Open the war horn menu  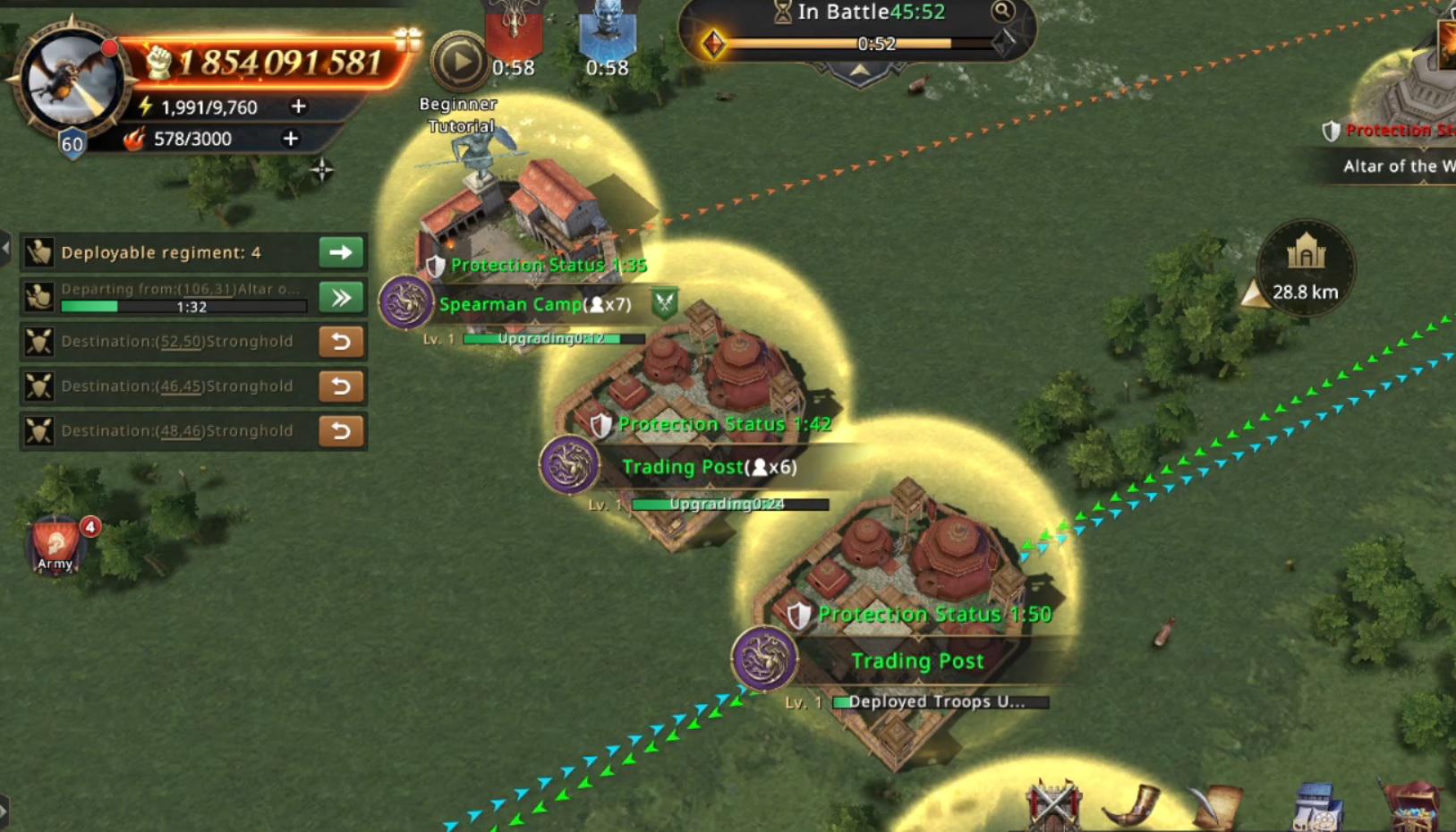(x=1132, y=804)
